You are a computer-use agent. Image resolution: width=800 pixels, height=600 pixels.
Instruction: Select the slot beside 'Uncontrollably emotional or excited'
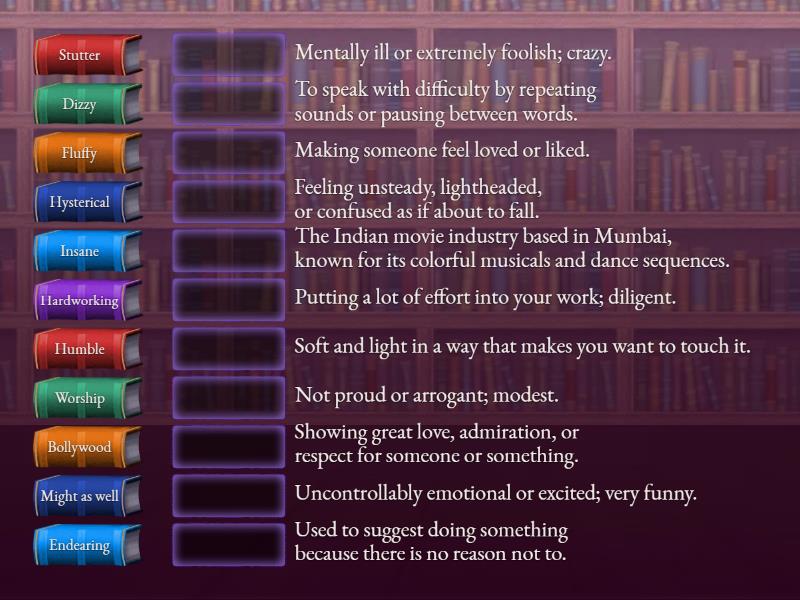tap(229, 495)
